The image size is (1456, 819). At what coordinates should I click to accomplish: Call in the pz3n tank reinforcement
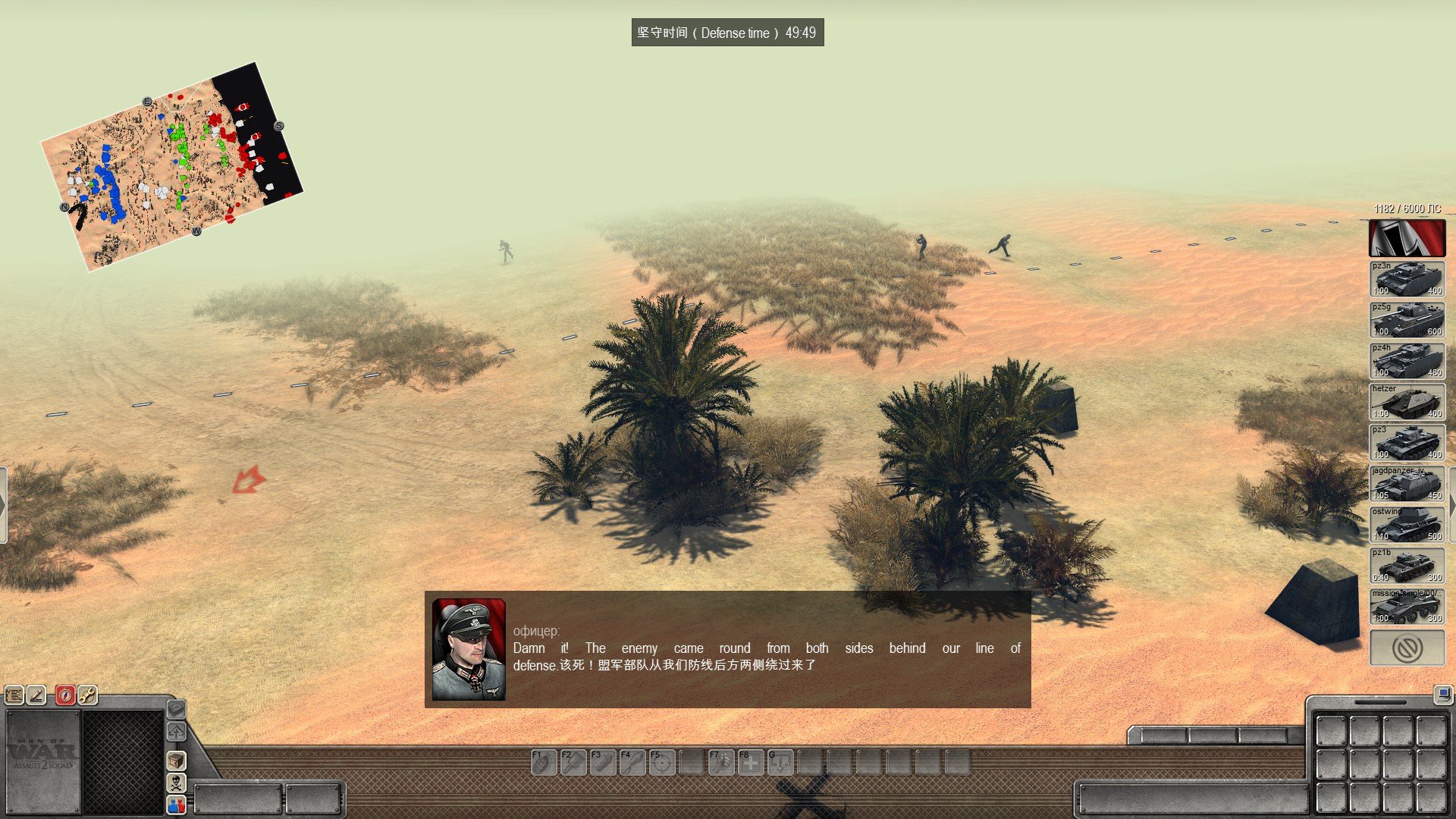tap(1407, 279)
